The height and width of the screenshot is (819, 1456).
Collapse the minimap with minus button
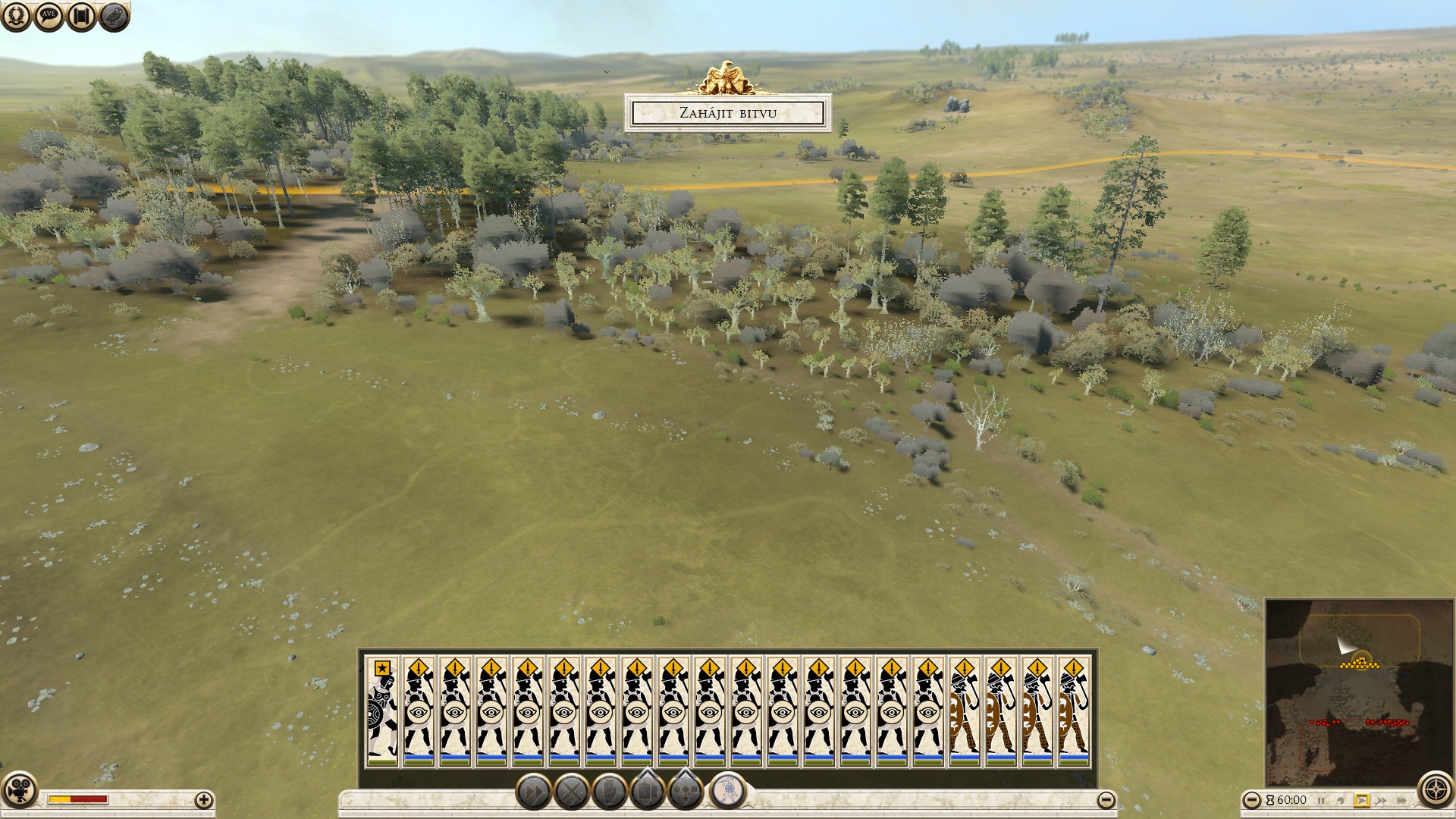tap(1252, 800)
